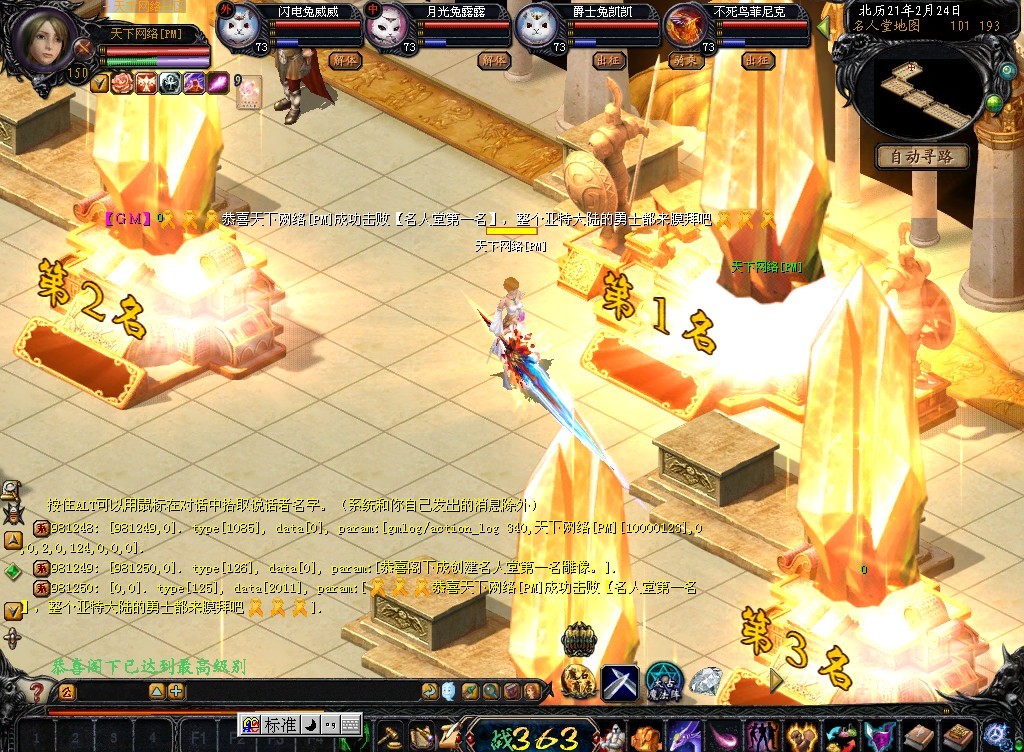1024x752 pixels.
Task: Open the 魔法阵 magic circle icon
Action: (x=663, y=681)
